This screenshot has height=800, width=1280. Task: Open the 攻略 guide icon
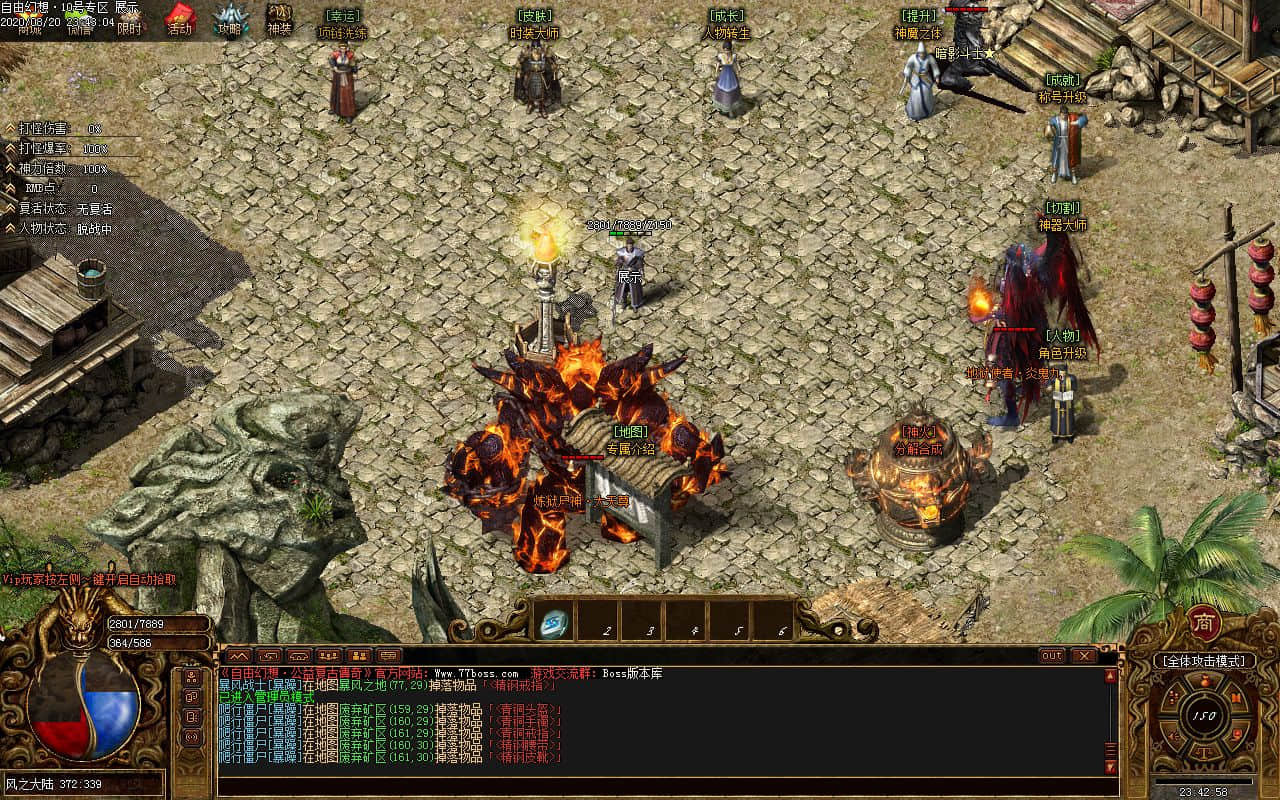pos(230,20)
